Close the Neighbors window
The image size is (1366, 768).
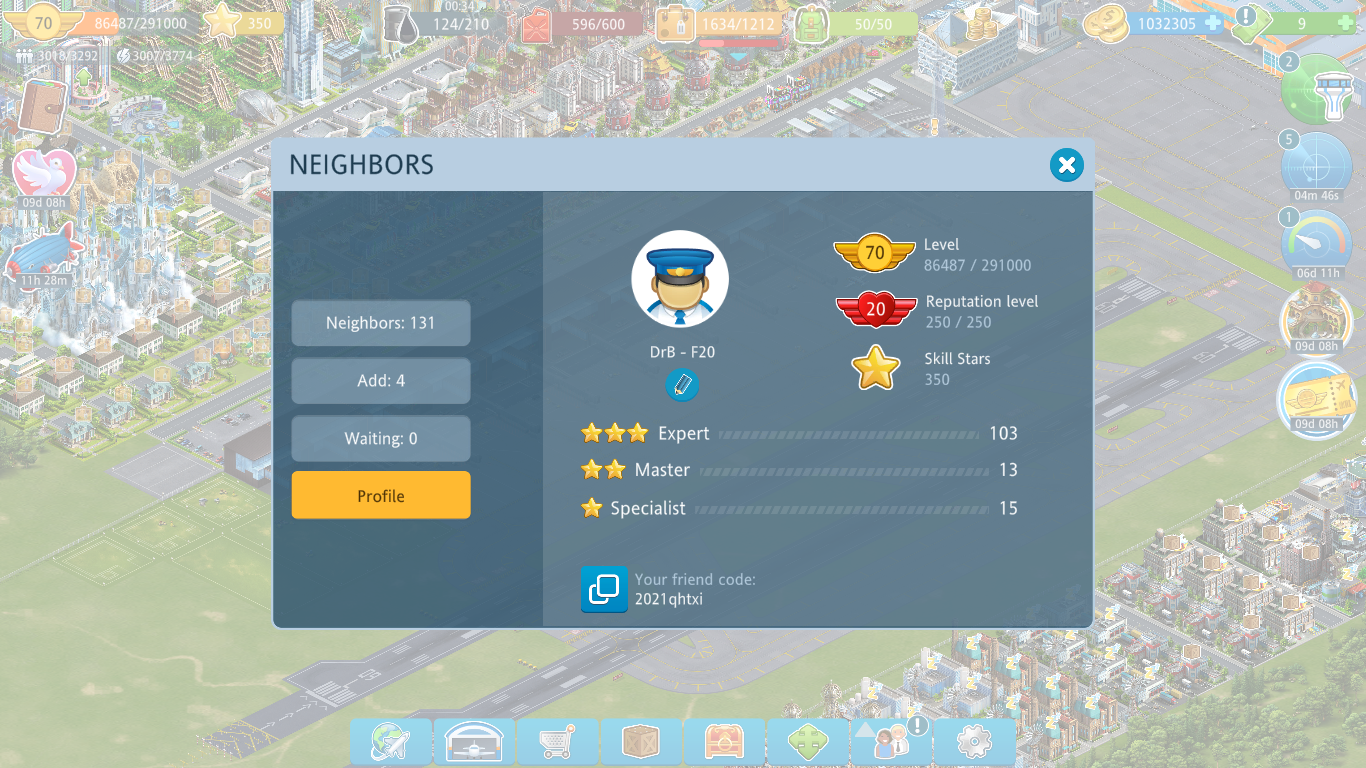pyautogui.click(x=1067, y=165)
